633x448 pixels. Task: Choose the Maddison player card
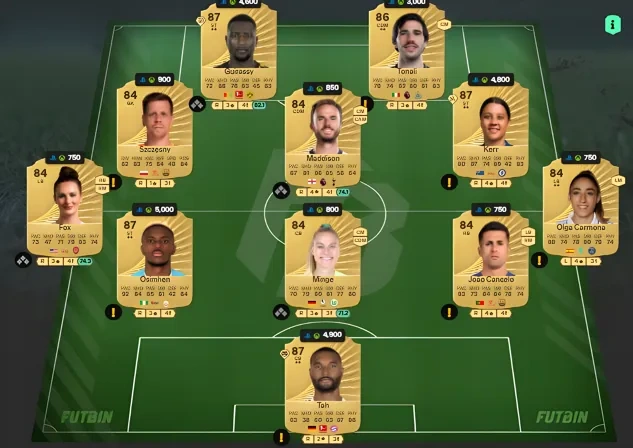pyautogui.click(x=322, y=140)
